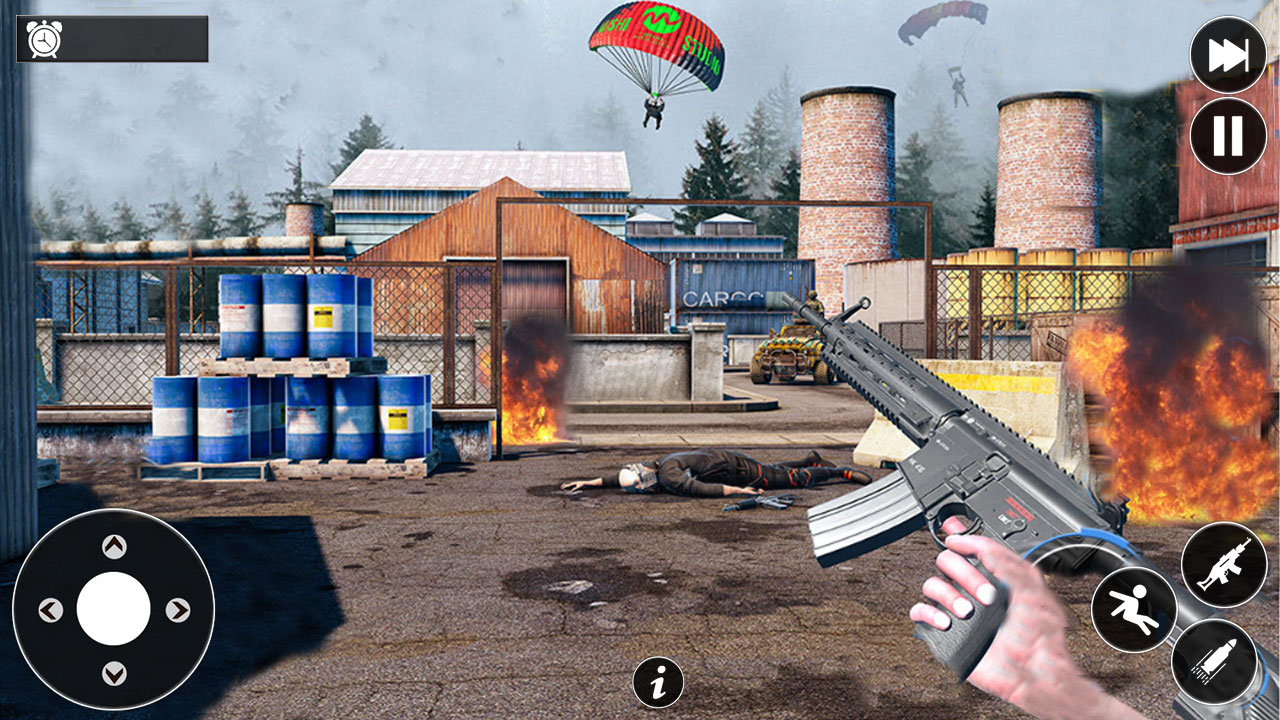
Task: Click the joystick's white center knob
Action: (114, 609)
